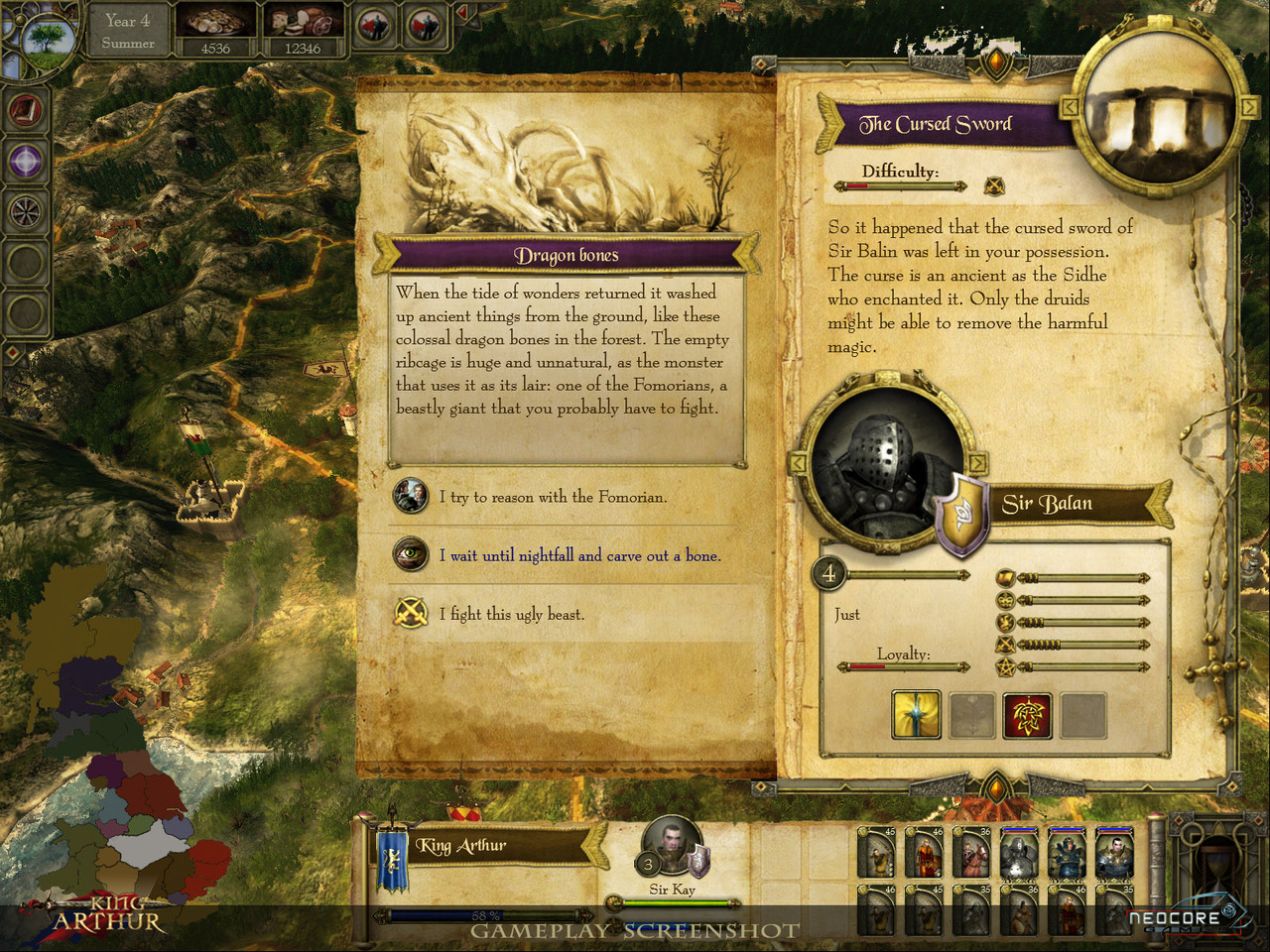Open the red book chronicle icon
The width and height of the screenshot is (1270, 952).
26,109
